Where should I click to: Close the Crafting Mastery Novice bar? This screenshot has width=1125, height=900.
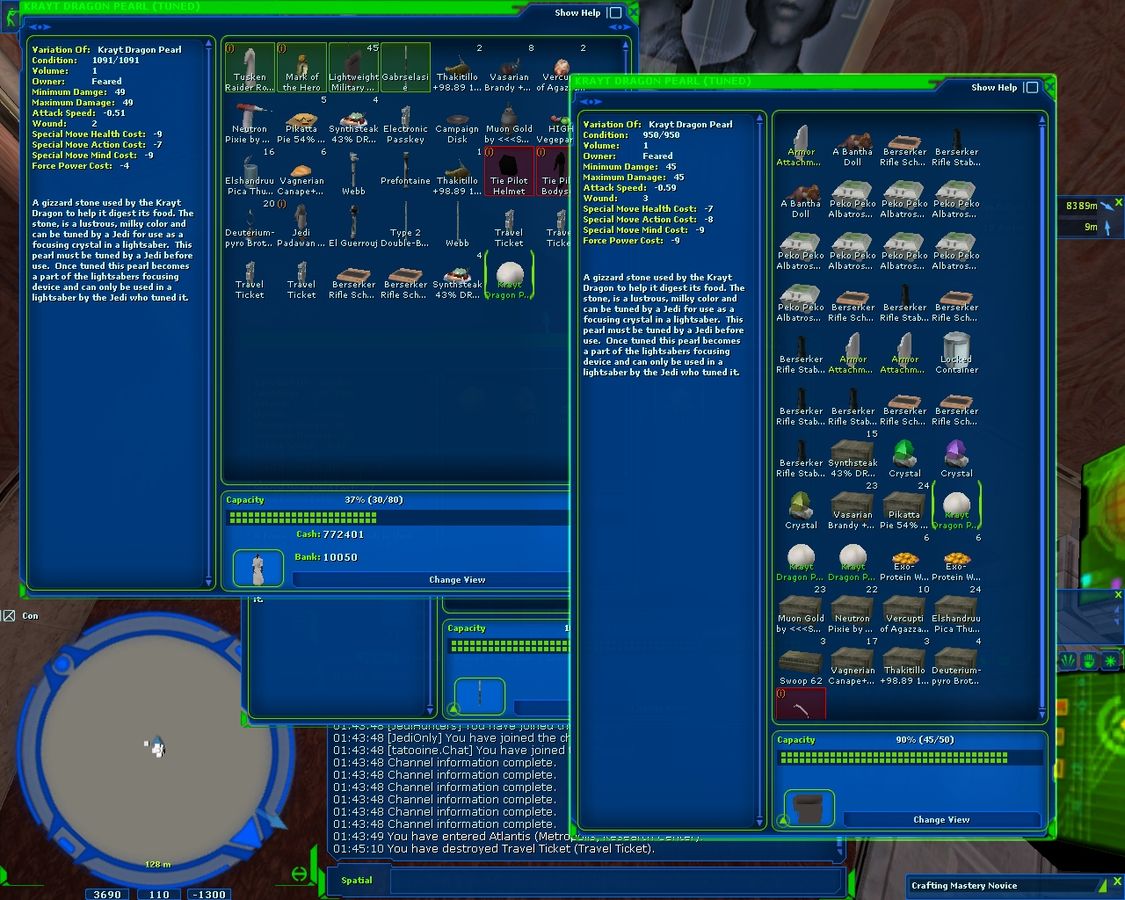[1118, 882]
